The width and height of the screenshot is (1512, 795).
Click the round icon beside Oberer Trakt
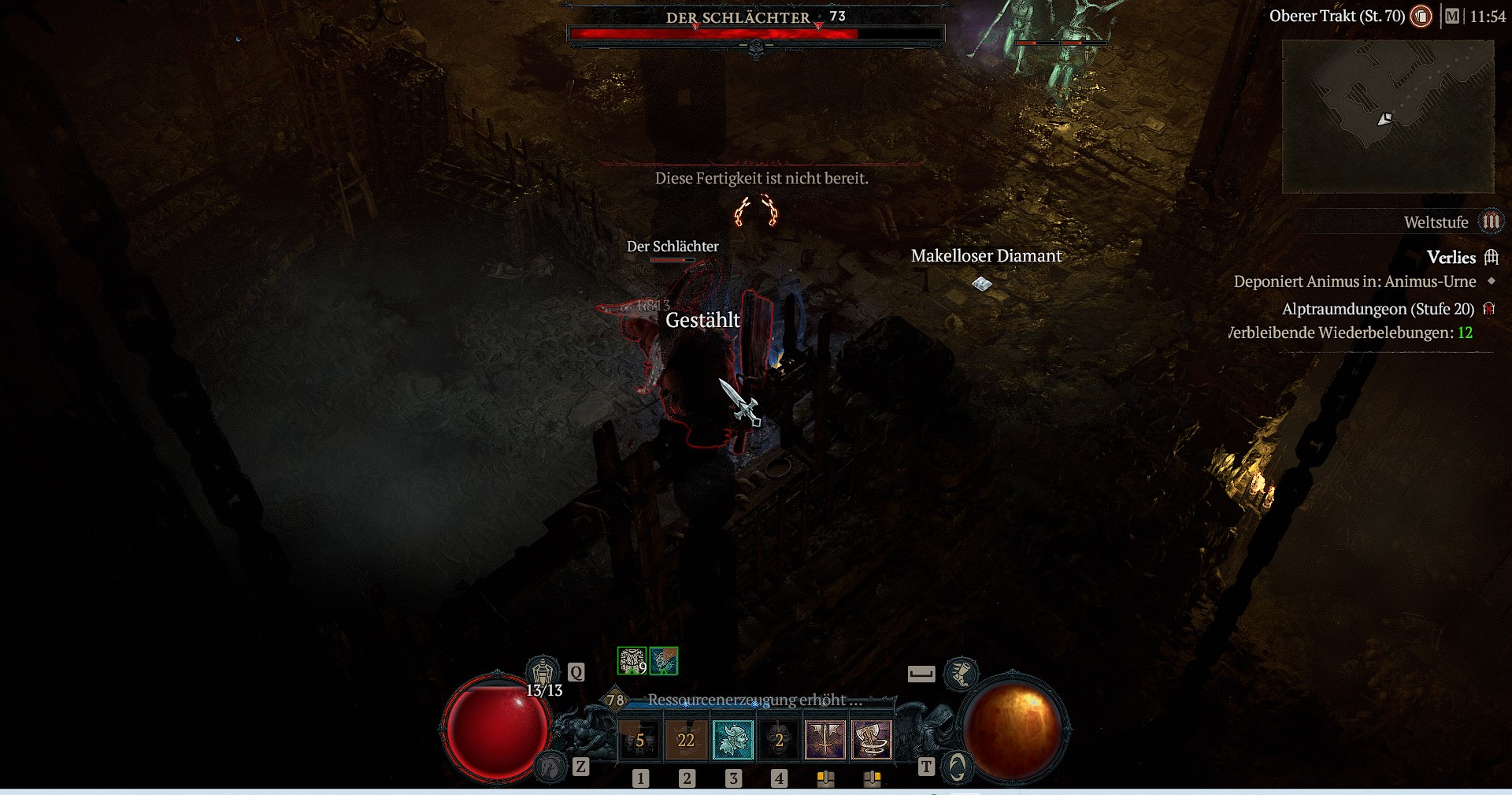coord(1421,17)
